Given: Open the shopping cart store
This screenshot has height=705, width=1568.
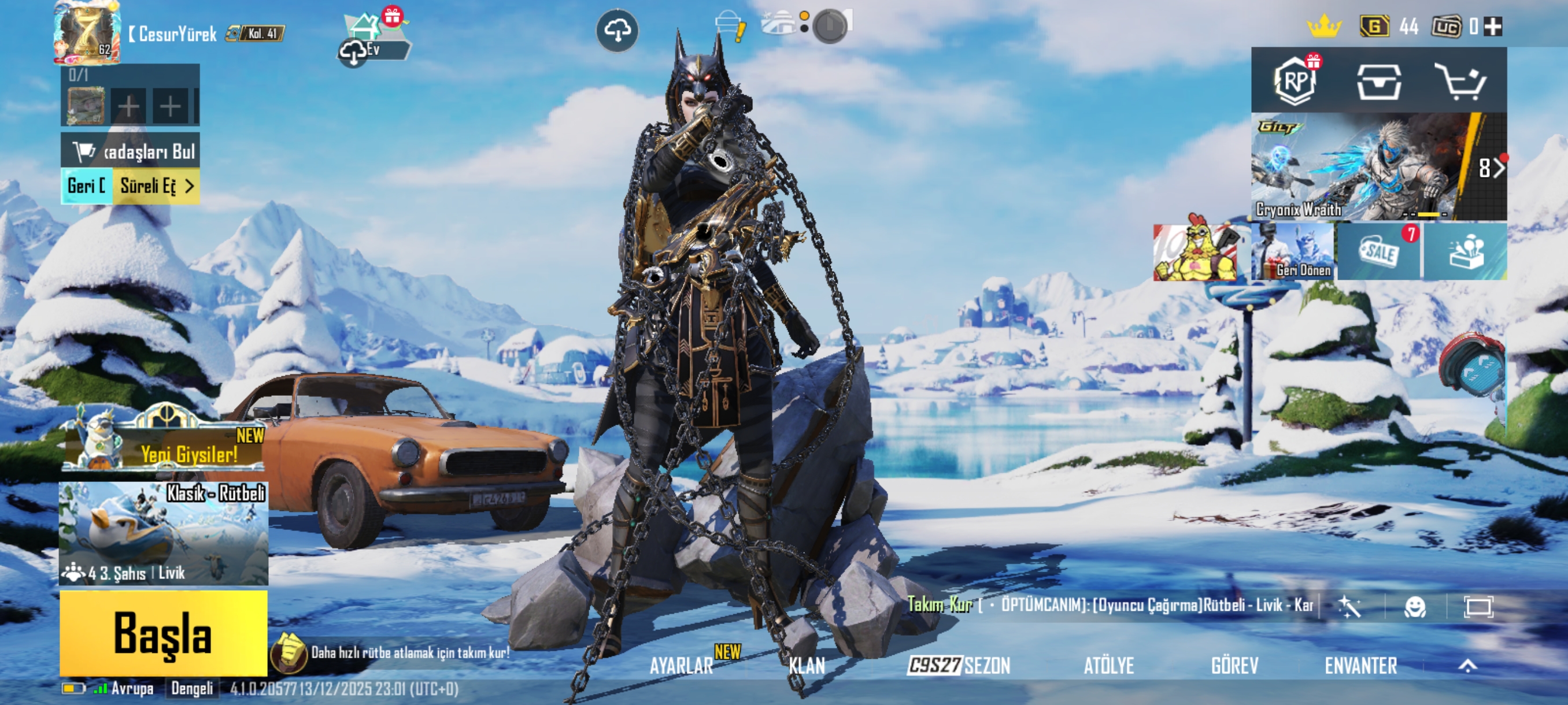Looking at the screenshot, I should [x=1460, y=81].
